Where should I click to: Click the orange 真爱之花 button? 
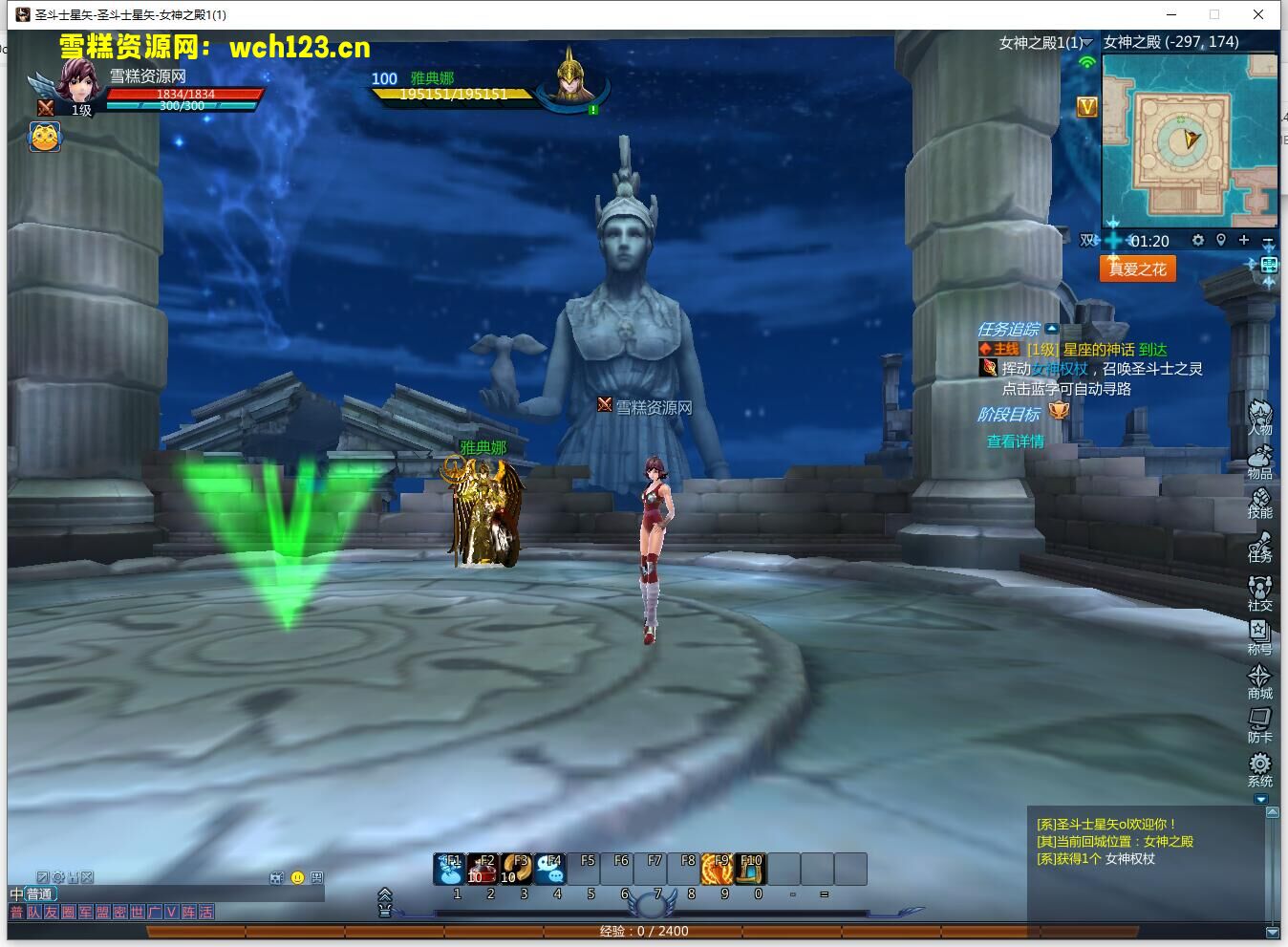click(1137, 269)
